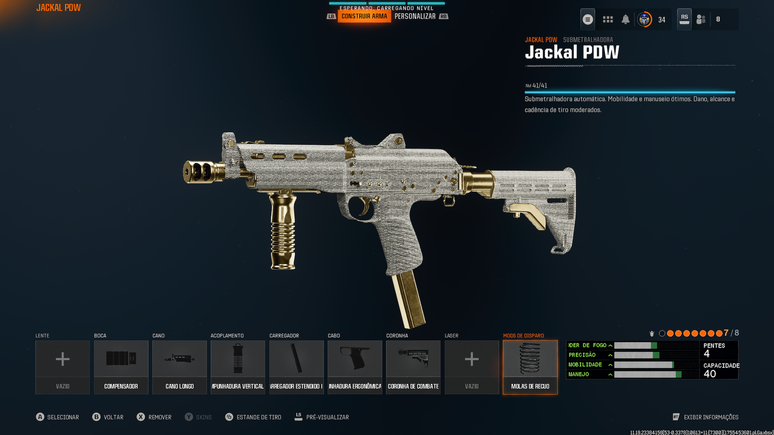The width and height of the screenshot is (774, 435).
Task: Open the Carregador Estendido magazine slot
Action: coord(296,366)
